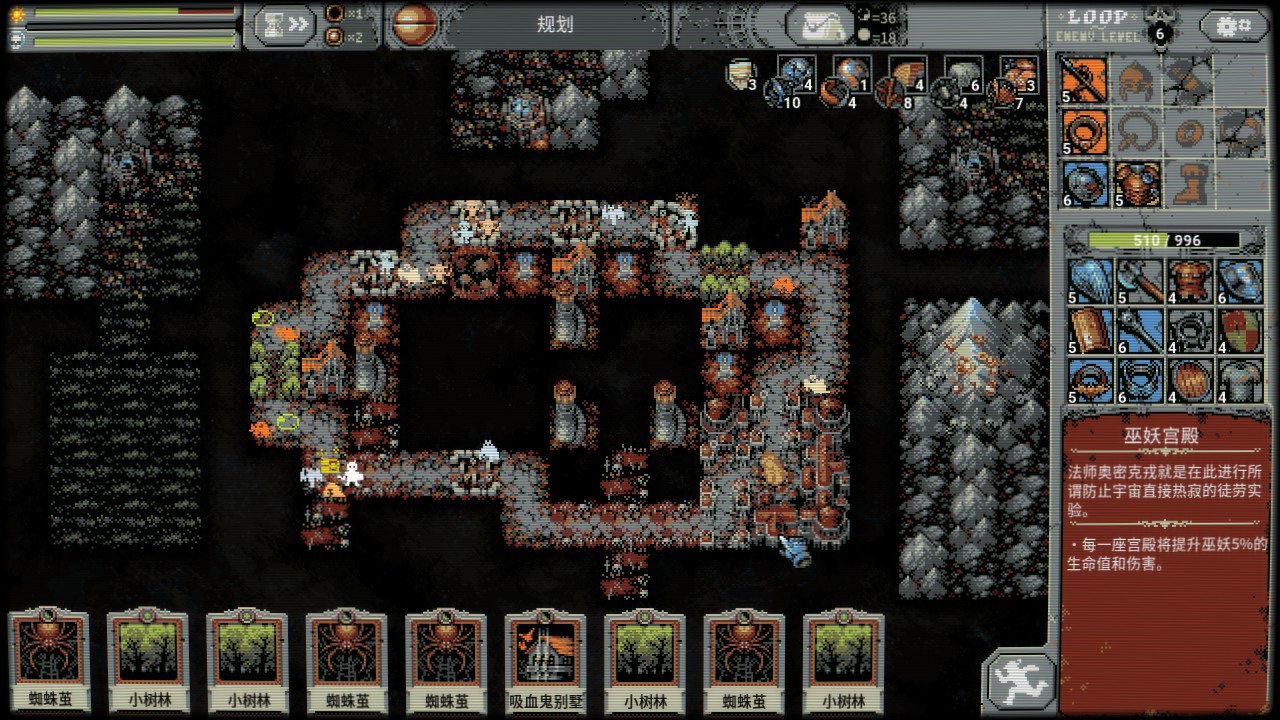Image resolution: width=1280 pixels, height=720 pixels.
Task: Select the 吸血鬼别墅 card
Action: coord(544,660)
